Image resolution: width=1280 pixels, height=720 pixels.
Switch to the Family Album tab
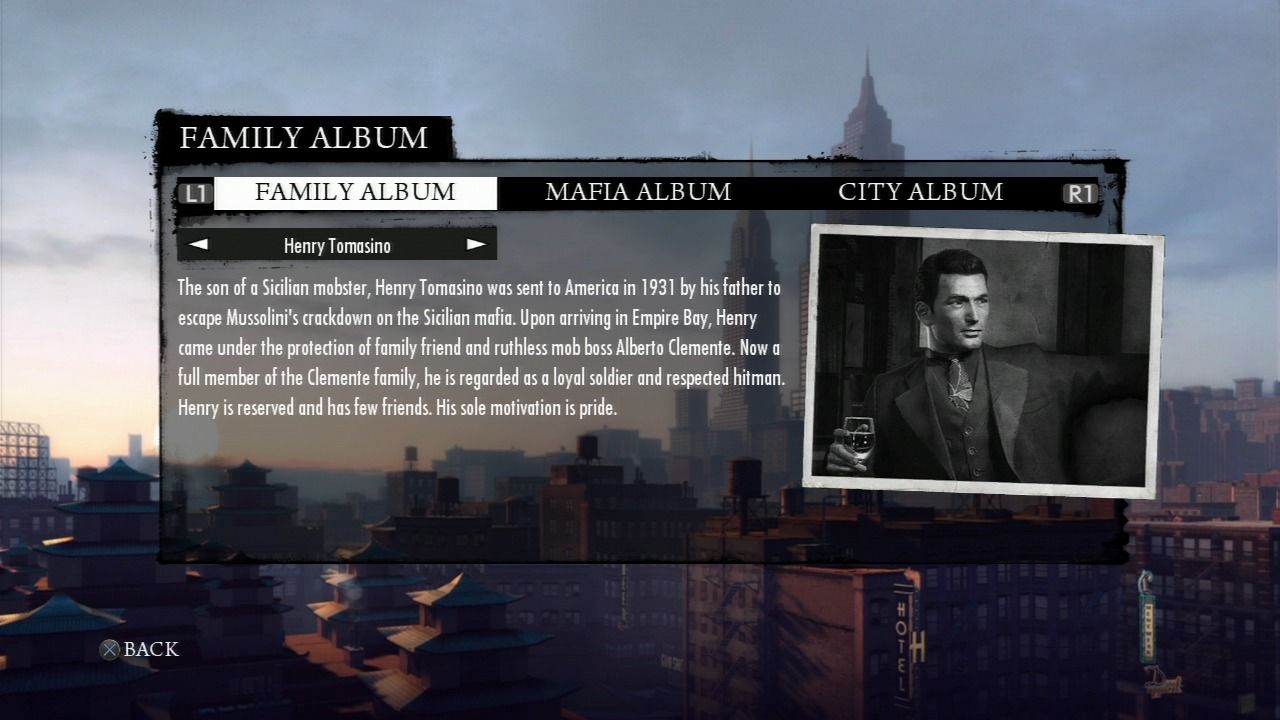pos(355,193)
